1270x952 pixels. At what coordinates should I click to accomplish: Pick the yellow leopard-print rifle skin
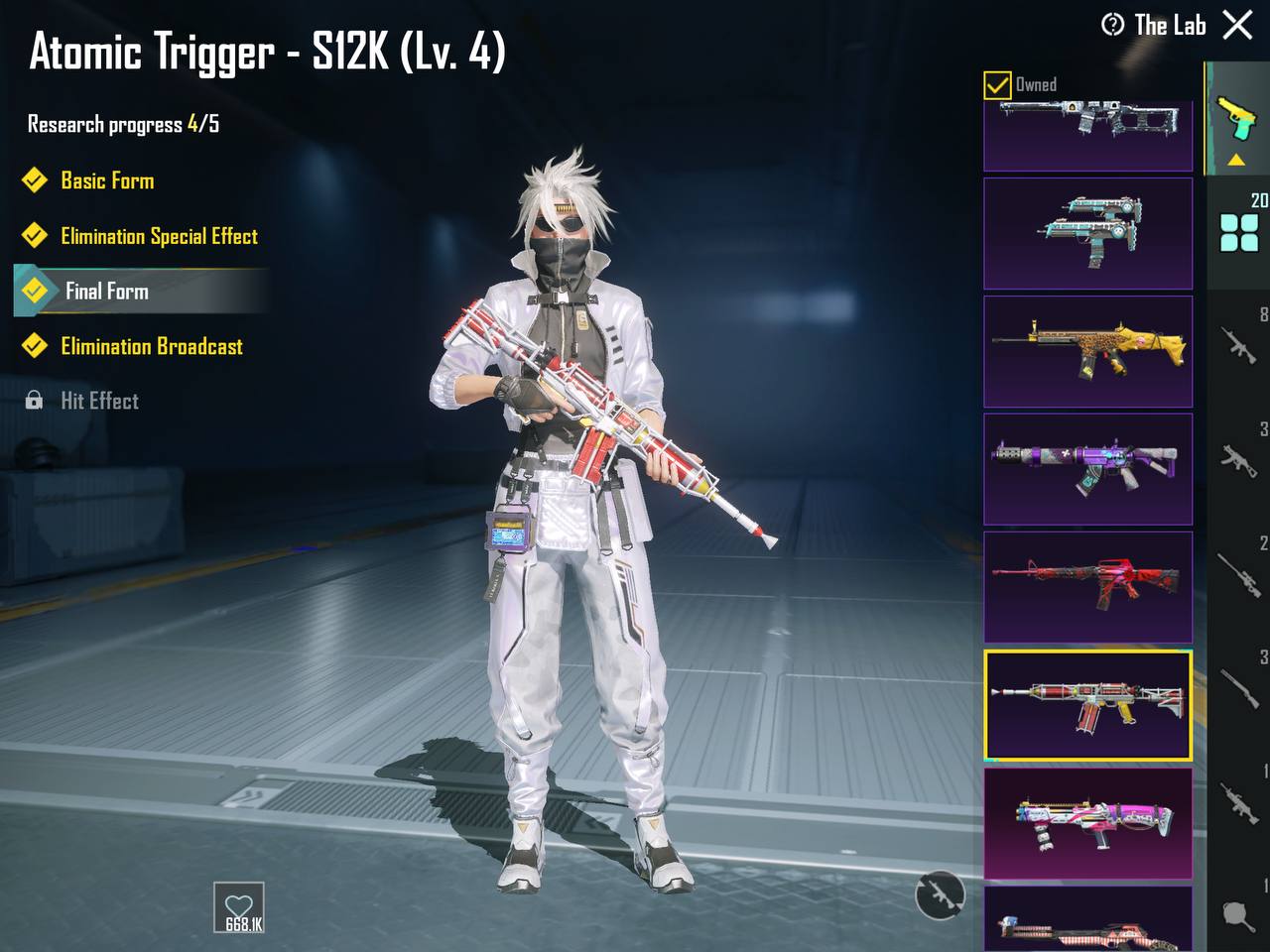[1087, 351]
